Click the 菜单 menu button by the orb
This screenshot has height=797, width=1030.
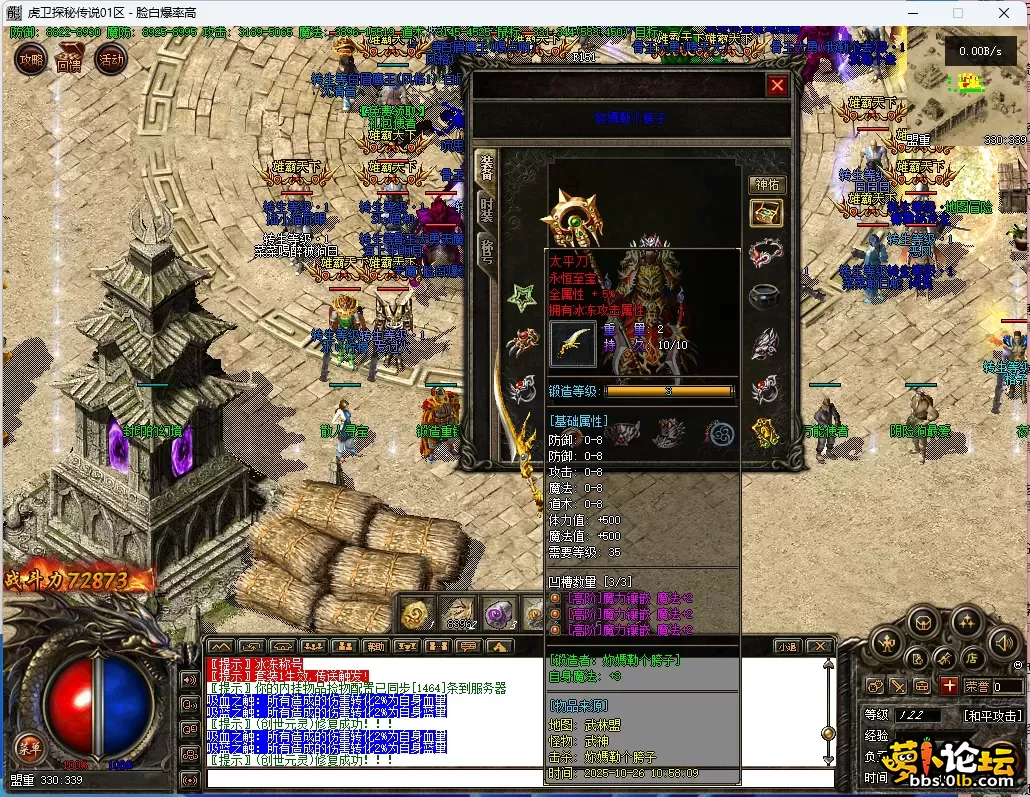pos(29,747)
